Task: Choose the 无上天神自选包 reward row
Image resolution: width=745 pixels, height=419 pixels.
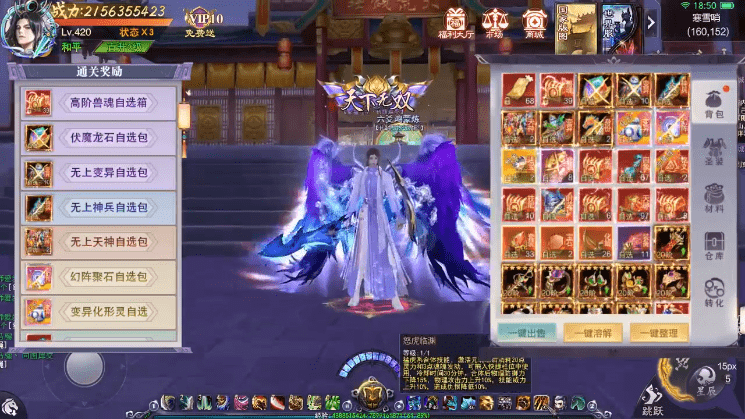Action: point(100,242)
